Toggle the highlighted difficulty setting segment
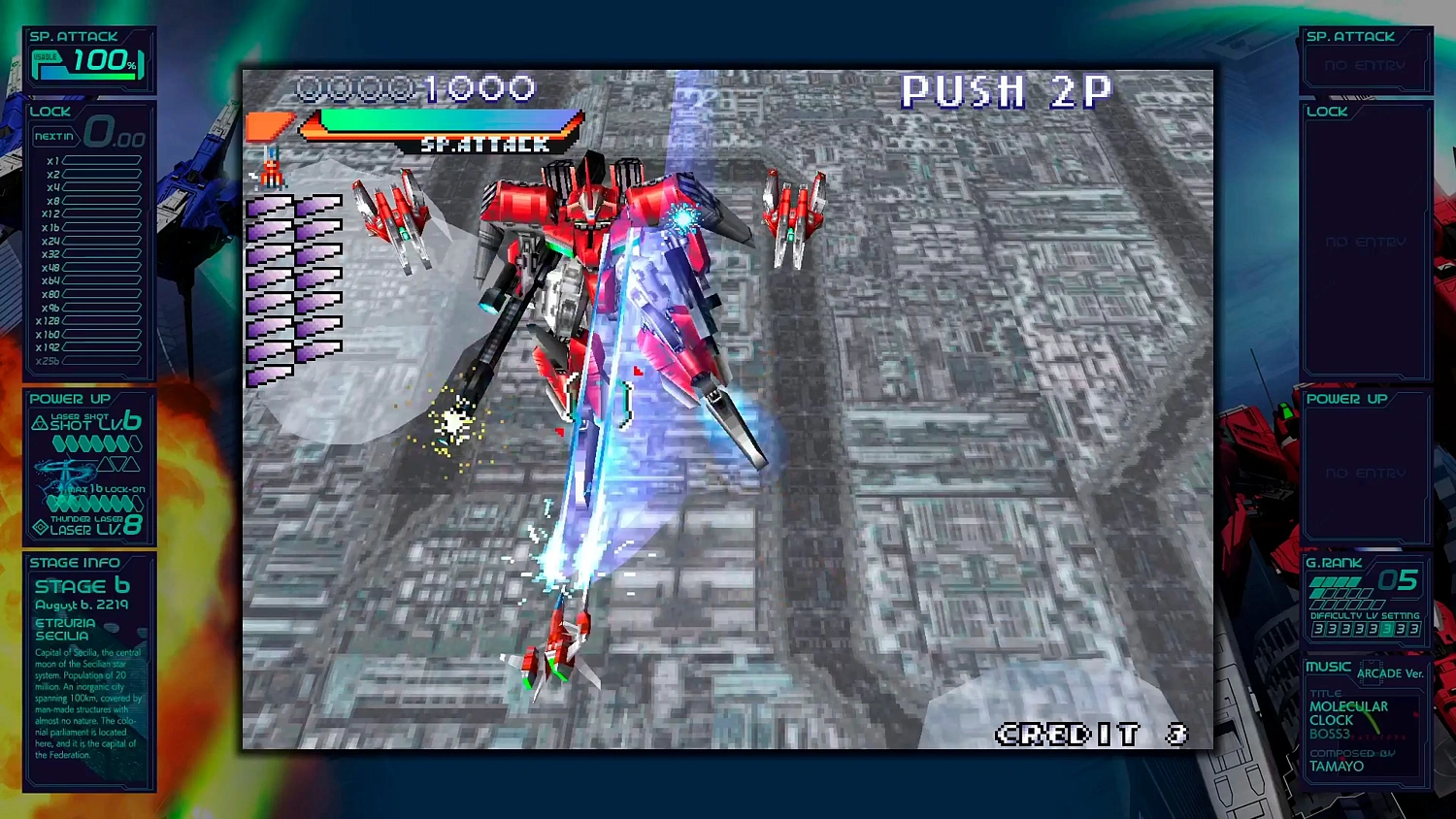The image size is (1456, 819). pyautogui.click(x=1387, y=628)
